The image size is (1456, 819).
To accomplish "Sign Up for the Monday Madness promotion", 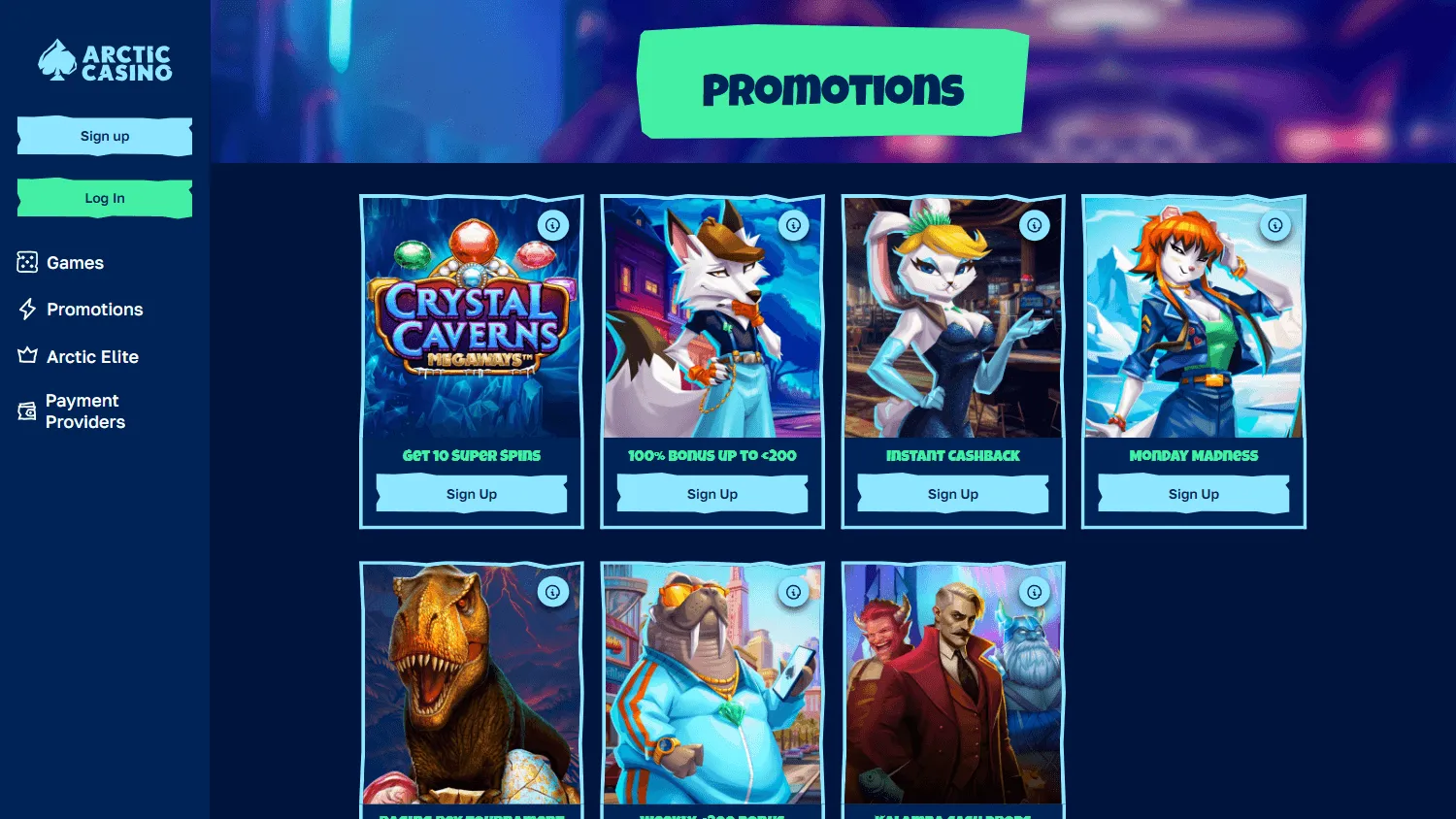I will pyautogui.click(x=1193, y=494).
